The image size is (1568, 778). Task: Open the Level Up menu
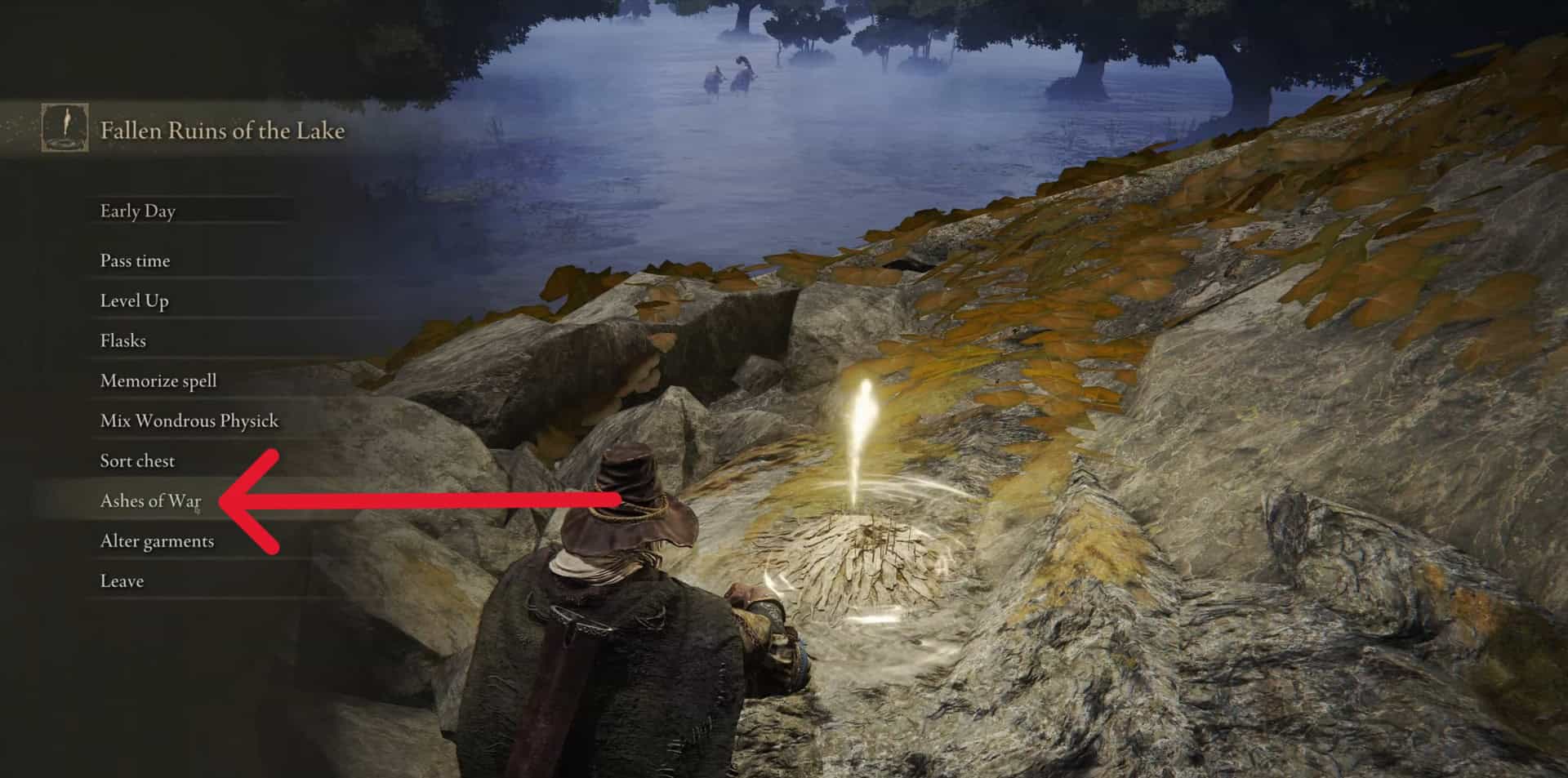tap(135, 300)
